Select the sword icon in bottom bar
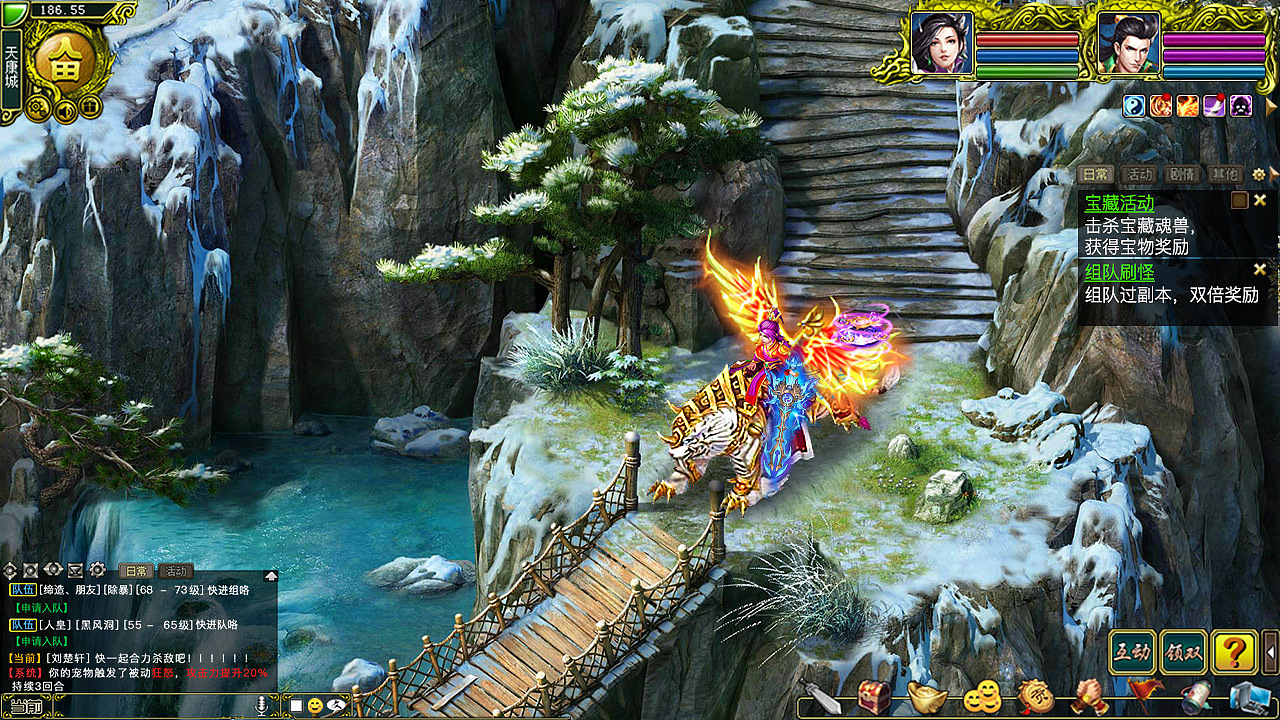The width and height of the screenshot is (1280, 720). point(820,696)
